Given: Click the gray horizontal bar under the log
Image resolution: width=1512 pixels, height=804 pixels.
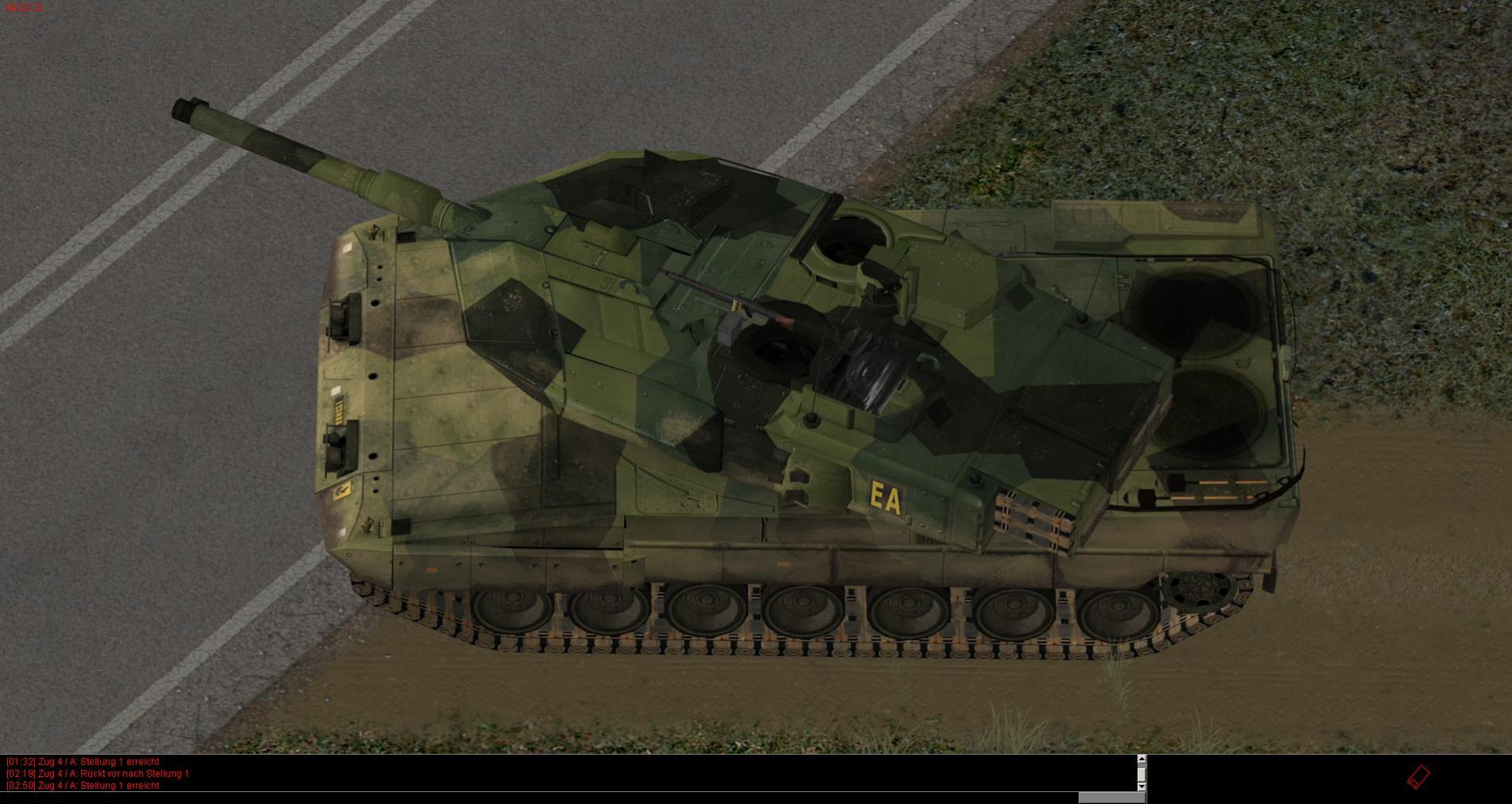Looking at the screenshot, I should click(x=1112, y=798).
